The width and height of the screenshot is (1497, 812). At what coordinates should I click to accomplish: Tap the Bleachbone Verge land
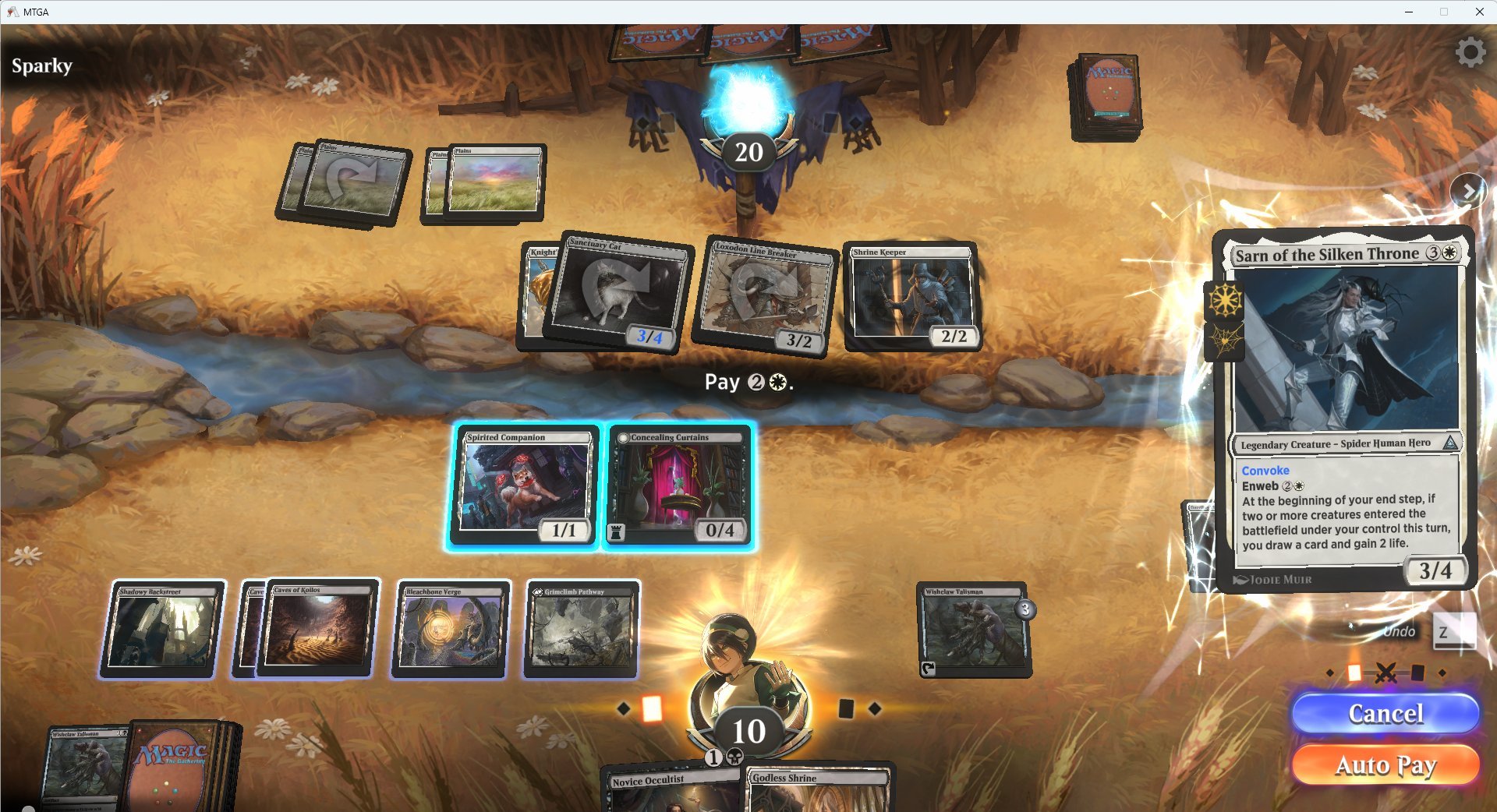(x=451, y=629)
